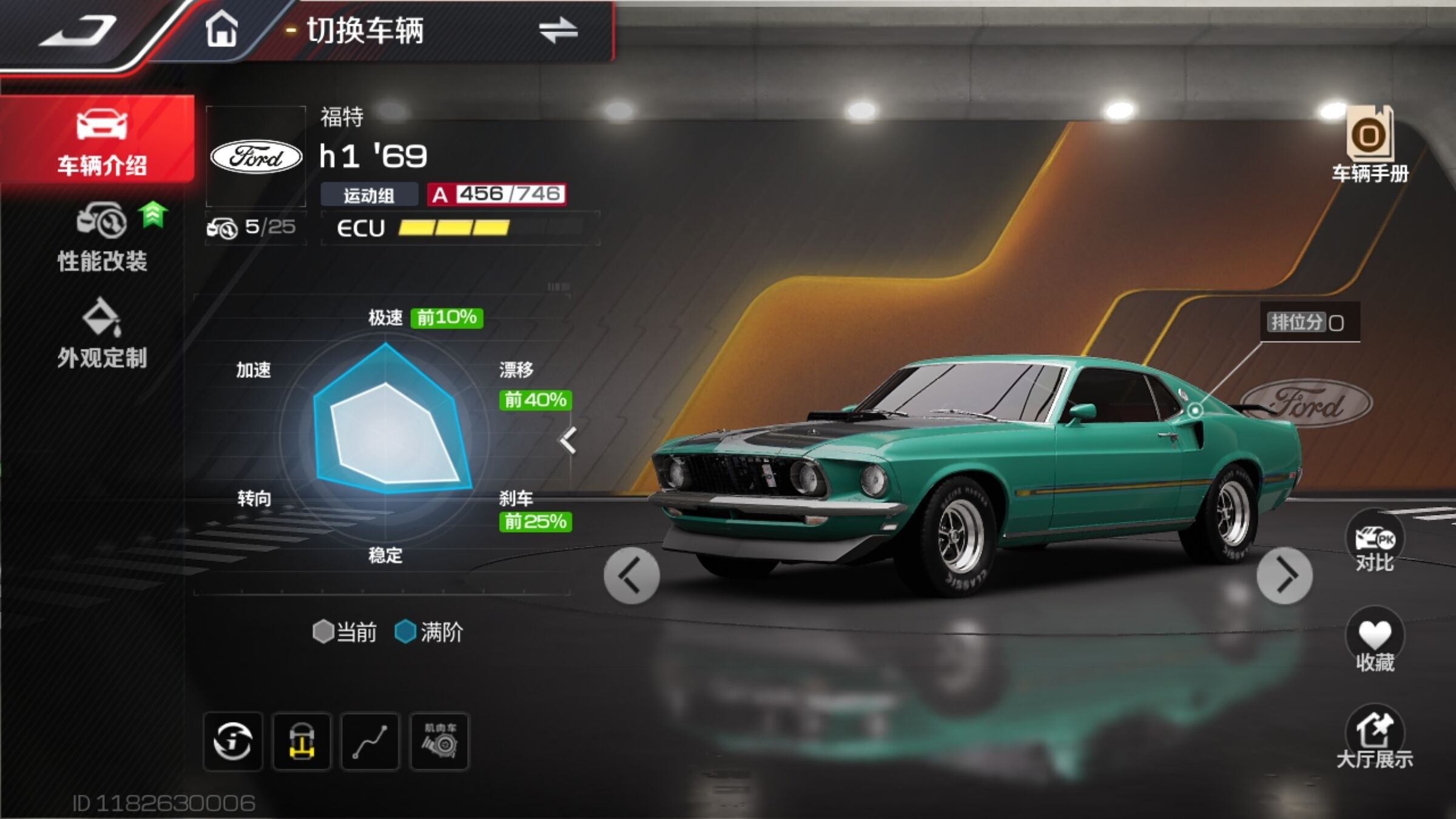The width and height of the screenshot is (1456, 819).
Task: Open the performance curve graph button
Action: 370,741
